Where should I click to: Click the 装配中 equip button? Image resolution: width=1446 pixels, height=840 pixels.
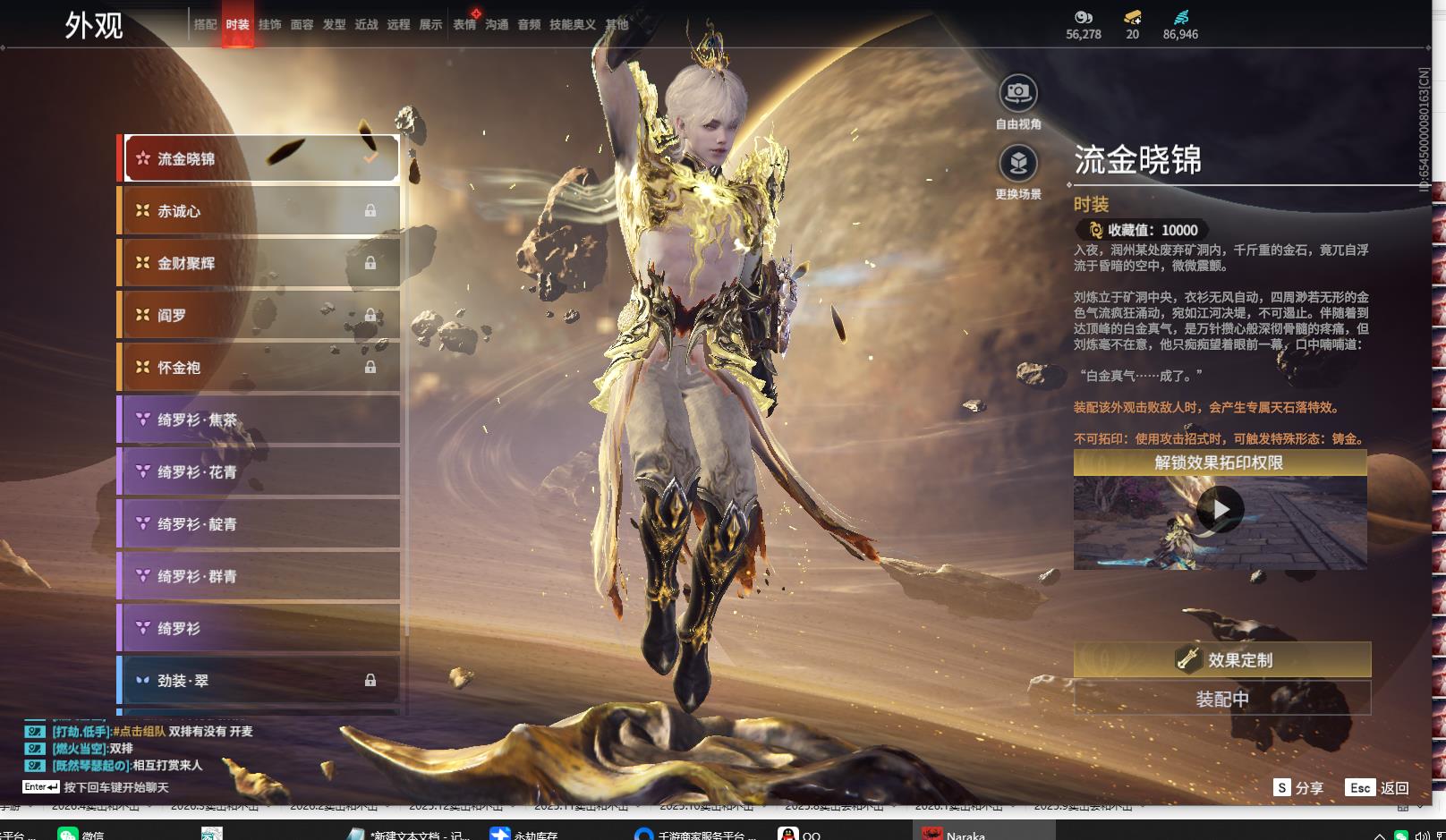tap(1221, 699)
